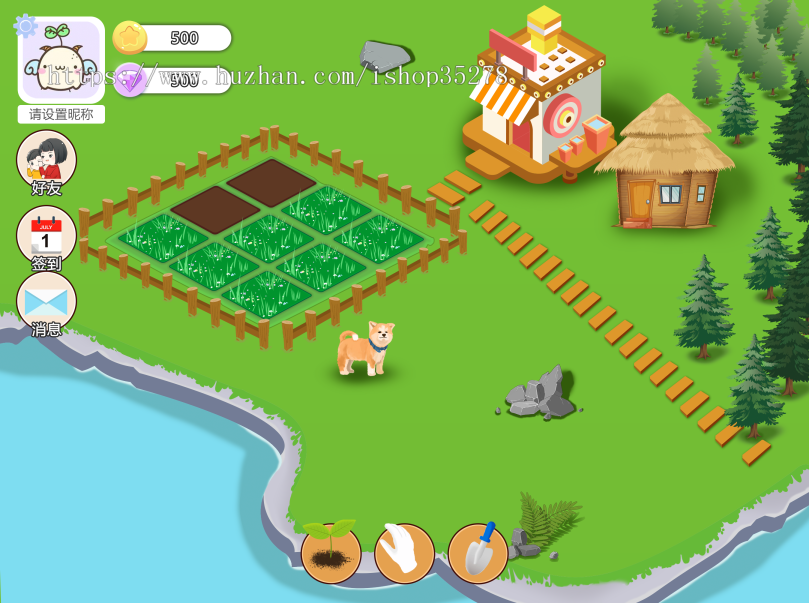The height and width of the screenshot is (603, 809).
Task: Open the 签到 daily check-in calendar
Action: 46,236
